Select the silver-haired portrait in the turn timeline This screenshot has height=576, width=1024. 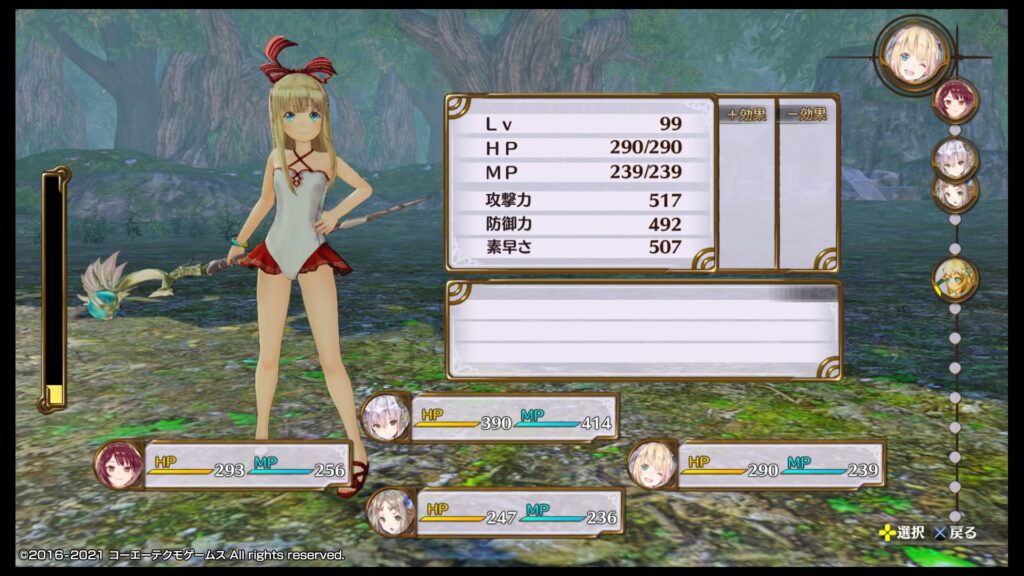pos(955,156)
